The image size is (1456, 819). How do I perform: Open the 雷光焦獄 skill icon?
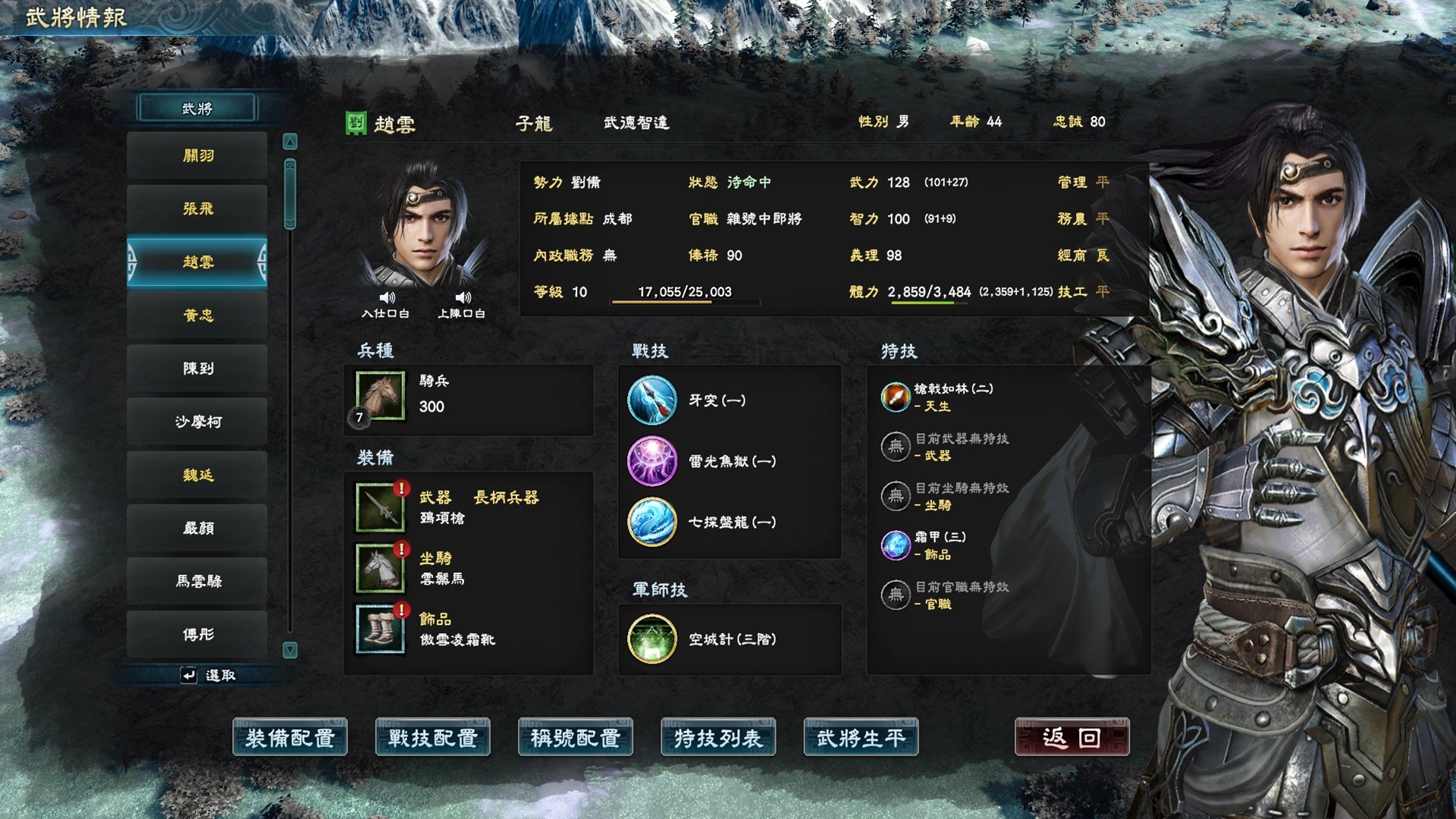[x=651, y=462]
